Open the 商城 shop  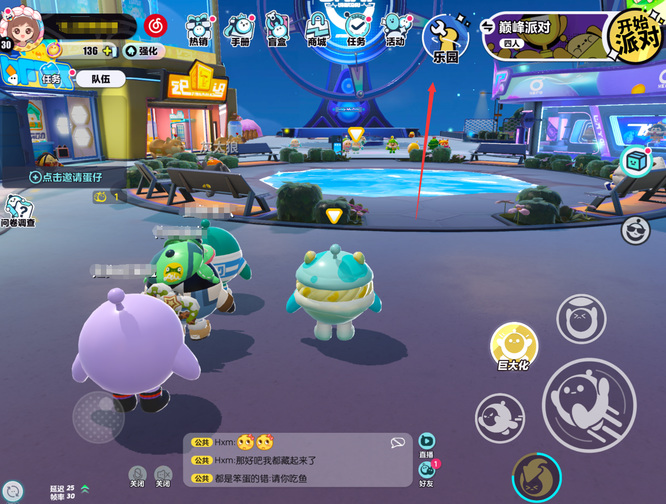tap(317, 29)
